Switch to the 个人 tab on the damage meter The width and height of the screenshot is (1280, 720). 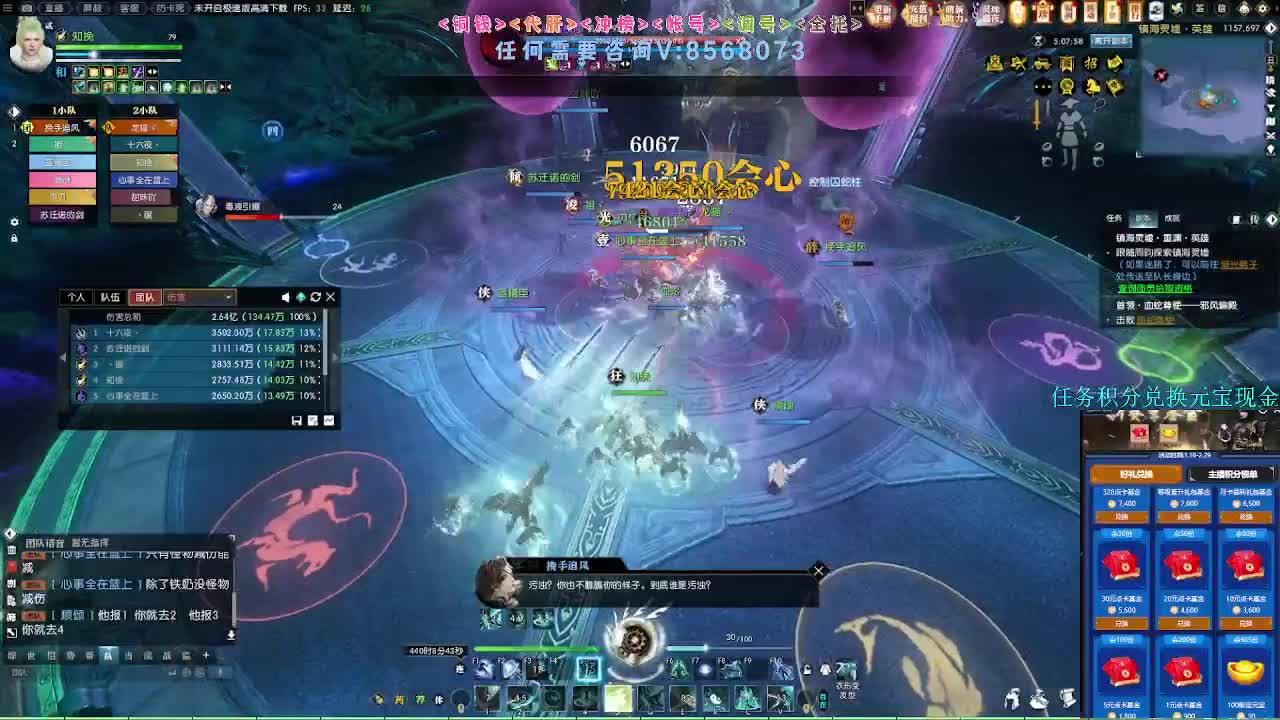coord(79,298)
